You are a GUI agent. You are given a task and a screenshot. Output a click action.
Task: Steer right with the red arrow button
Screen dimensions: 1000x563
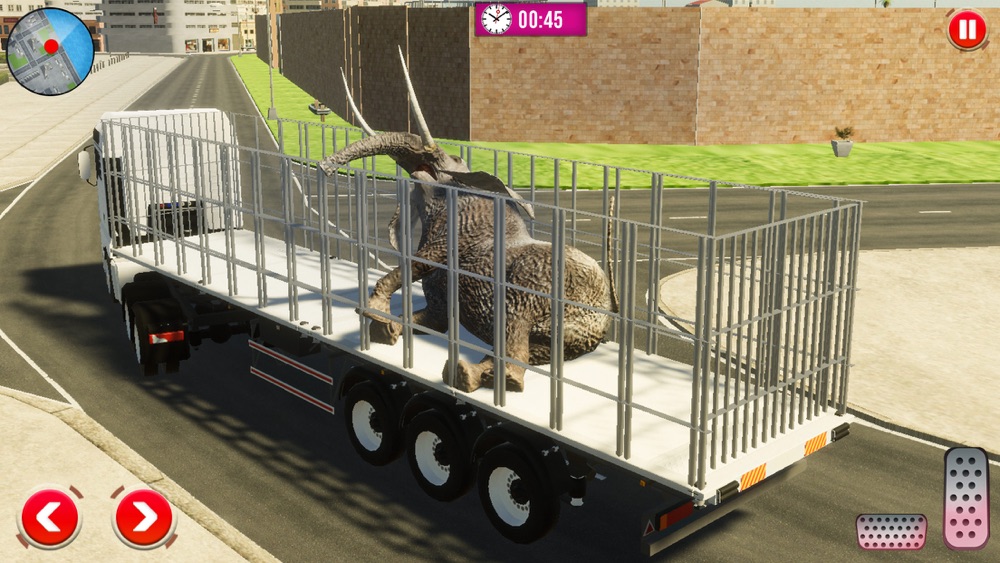[x=143, y=517]
